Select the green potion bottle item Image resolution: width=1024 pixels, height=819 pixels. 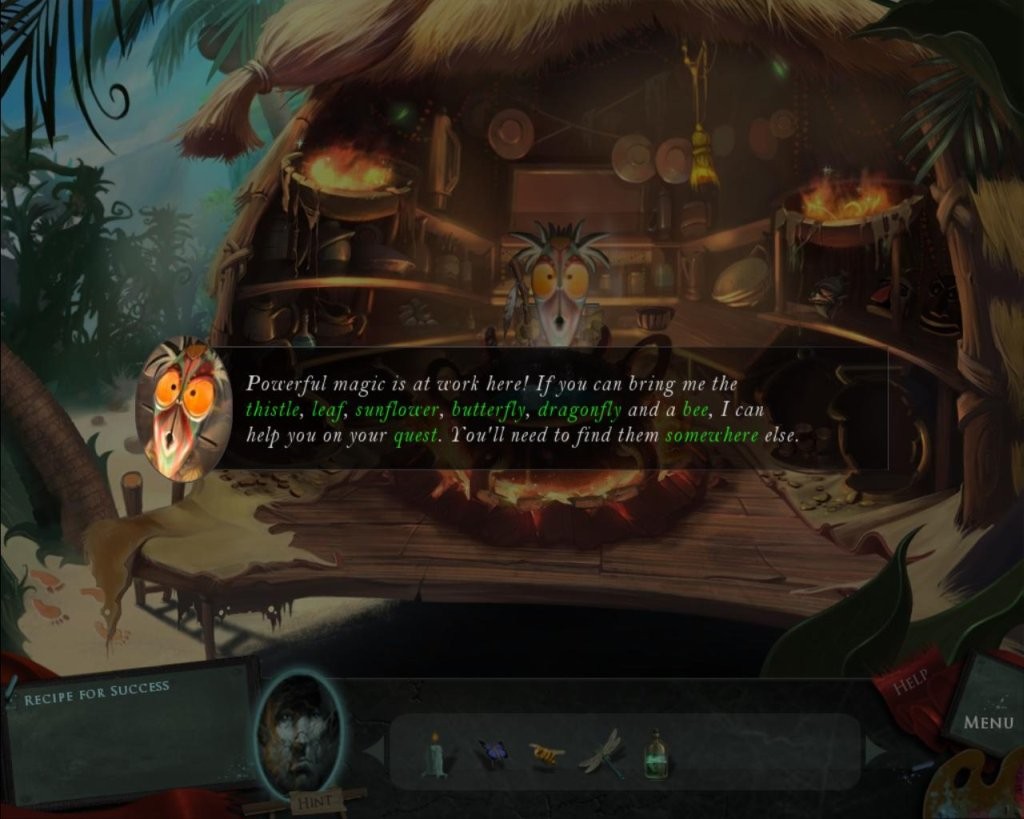(x=656, y=754)
